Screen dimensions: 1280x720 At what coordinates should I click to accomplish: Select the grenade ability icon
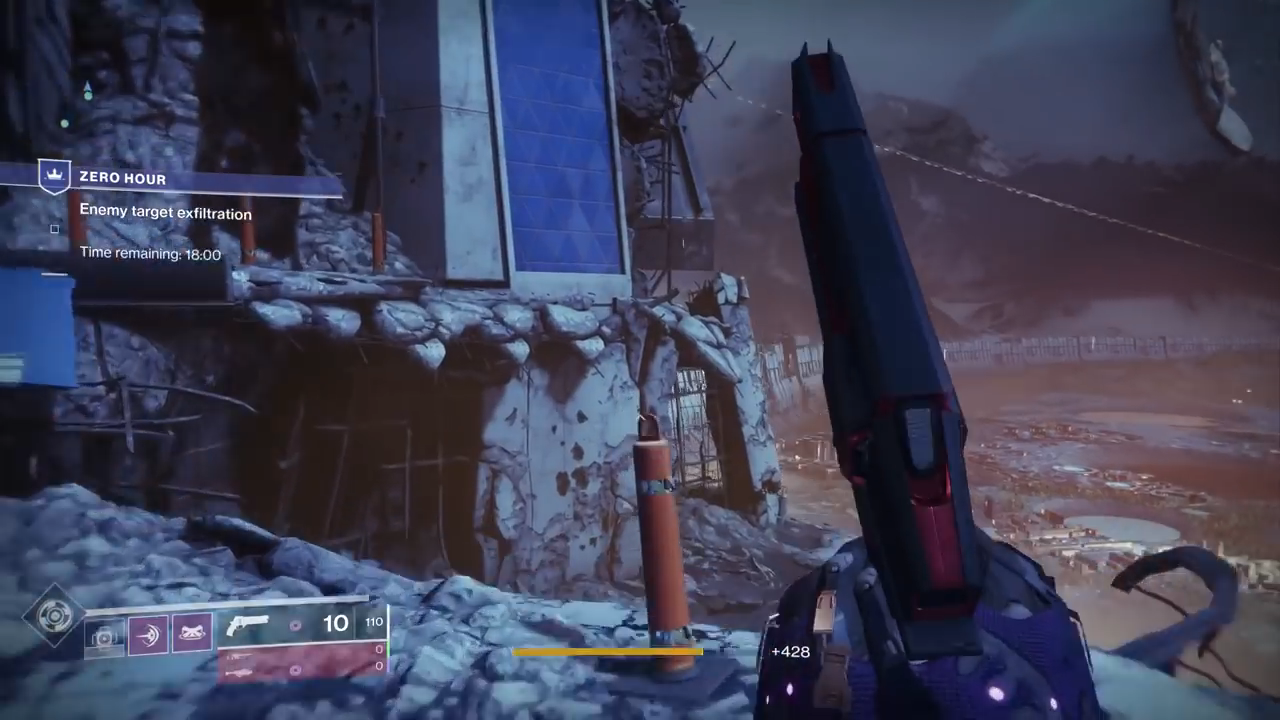pos(104,635)
